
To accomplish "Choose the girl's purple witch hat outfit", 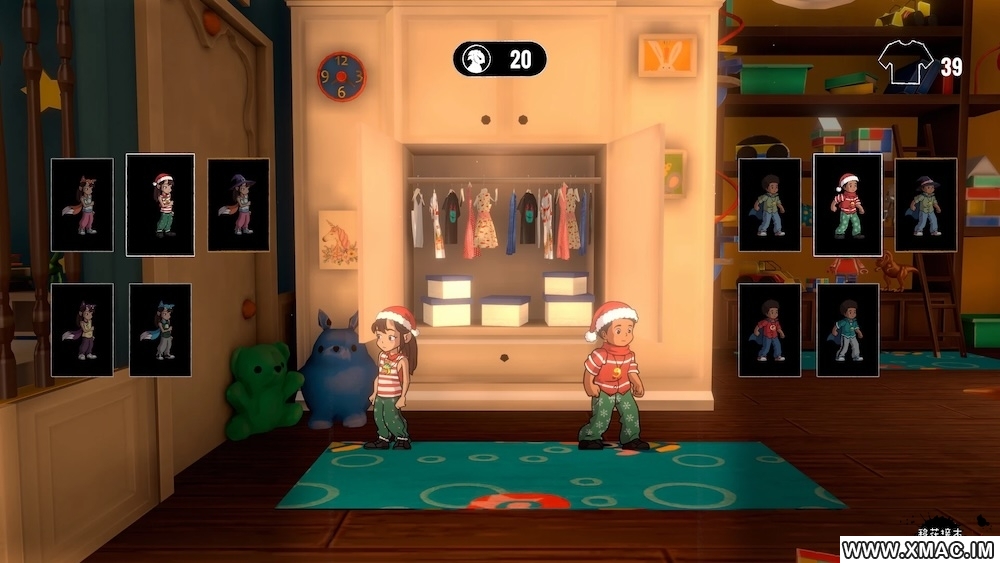I will click(238, 204).
